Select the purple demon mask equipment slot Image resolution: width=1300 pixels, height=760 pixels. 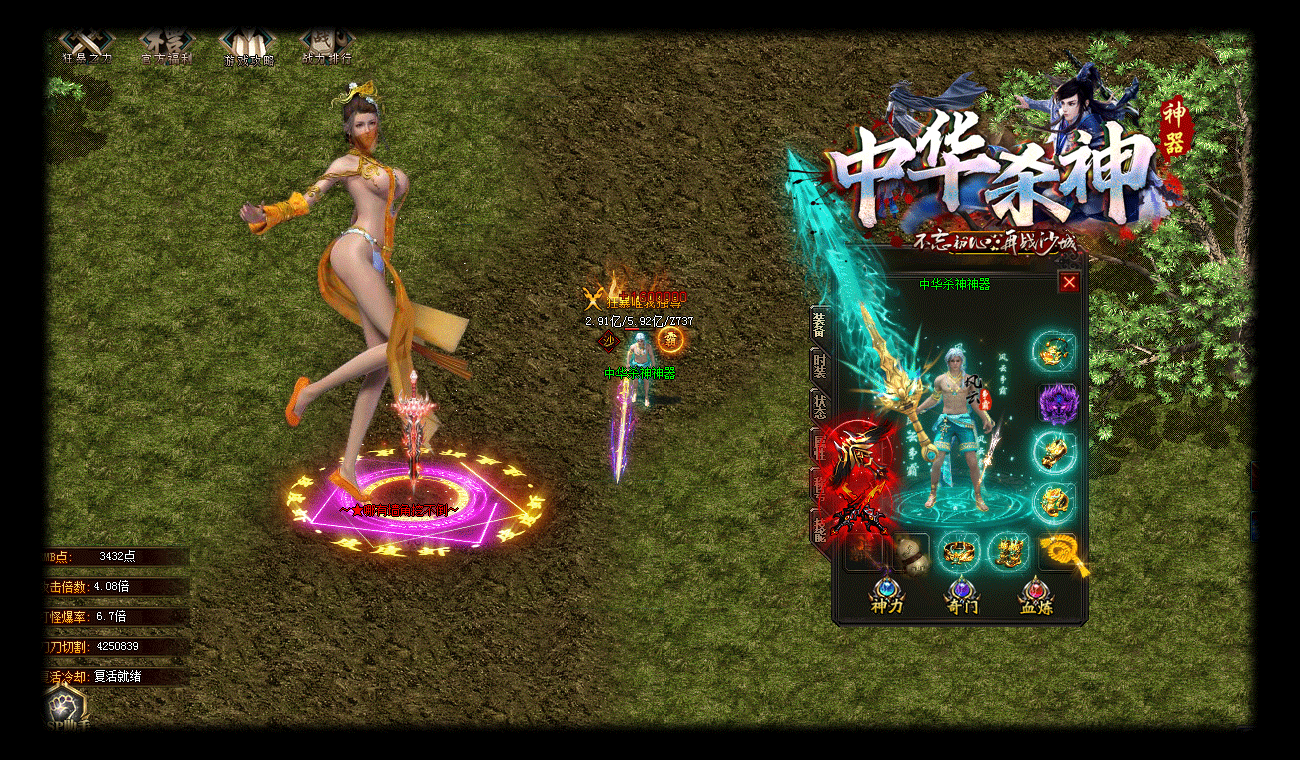click(1054, 403)
